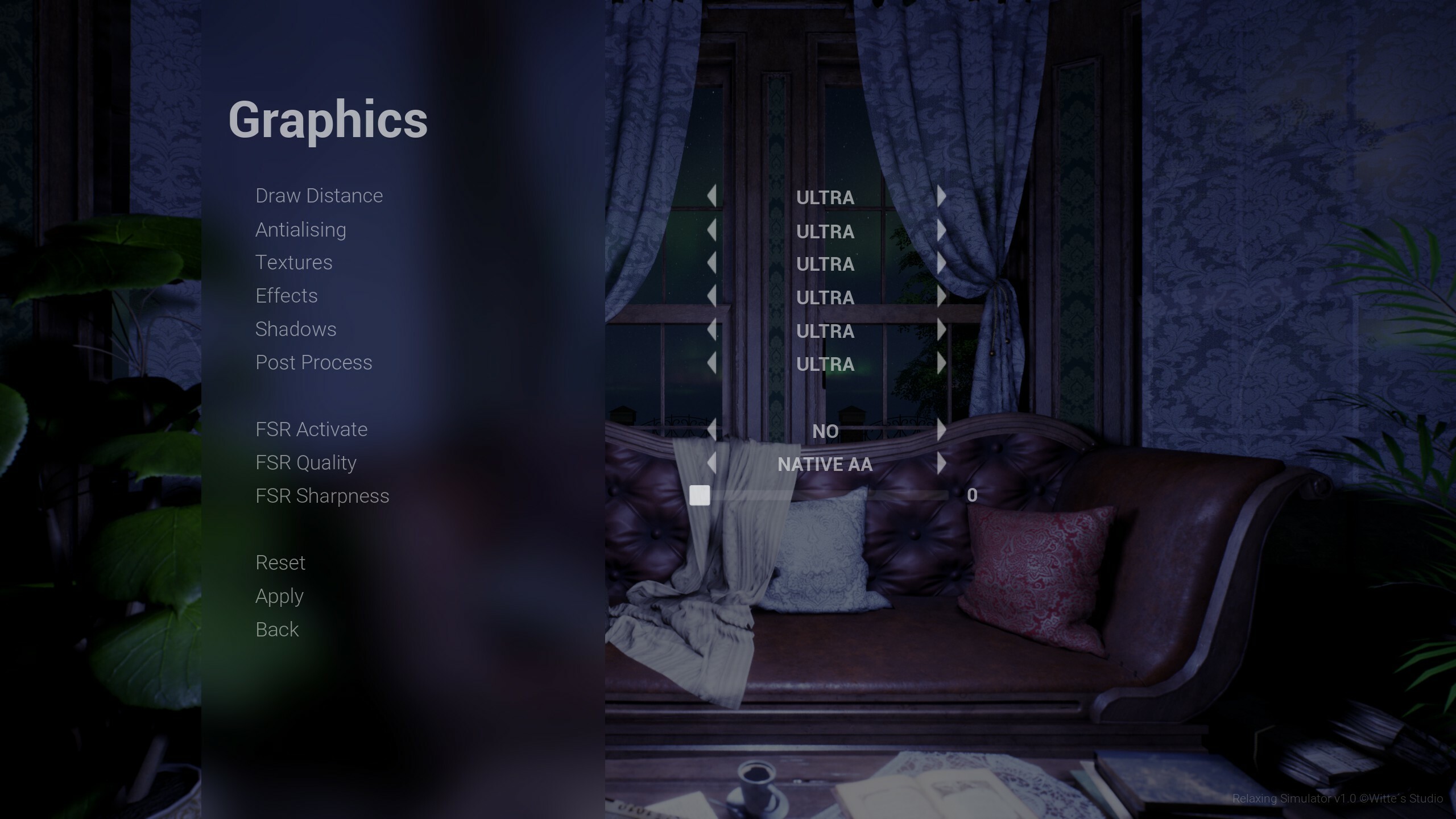This screenshot has width=1456, height=819.
Task: Click the FSR Sharpness slider handle
Action: click(x=700, y=495)
